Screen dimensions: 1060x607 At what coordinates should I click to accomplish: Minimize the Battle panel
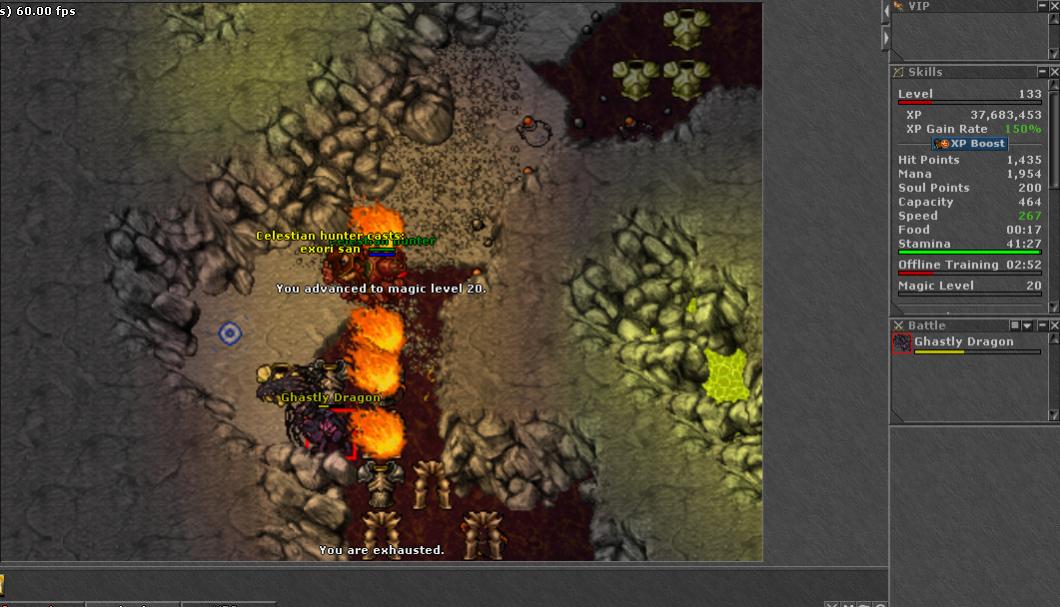[1041, 326]
